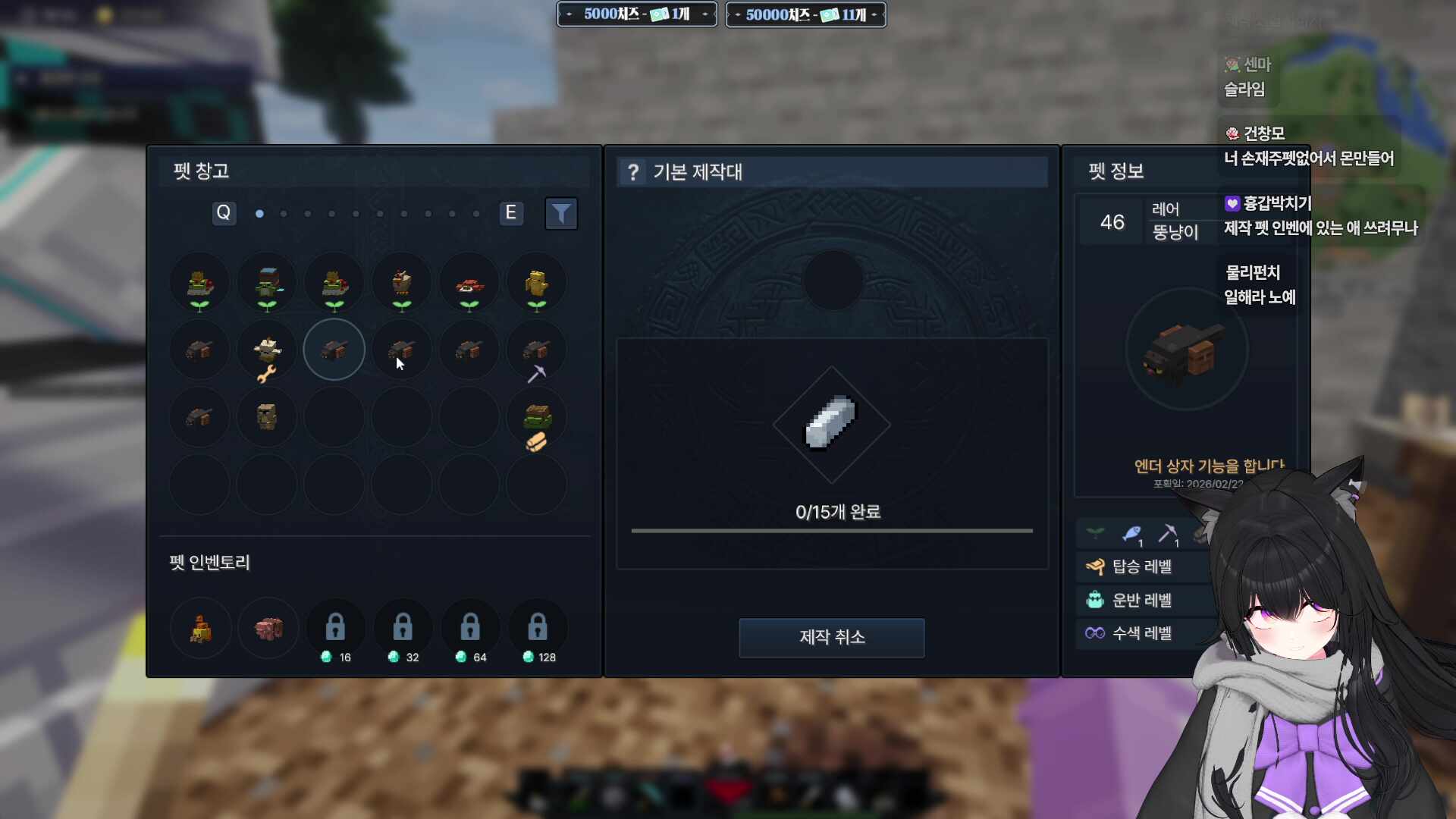The image size is (1456, 819).
Task: Toggle the E filter button
Action: [510, 213]
